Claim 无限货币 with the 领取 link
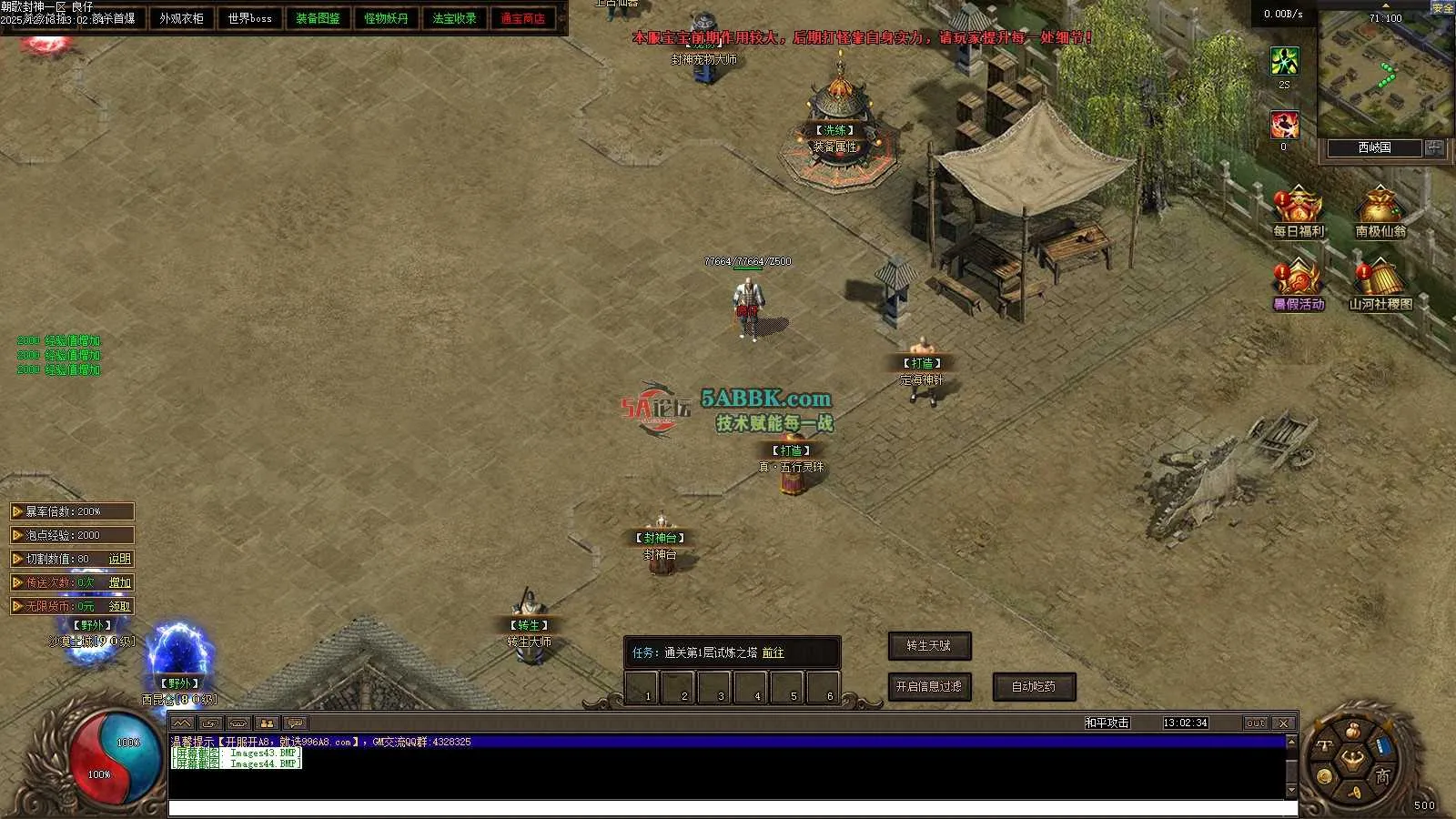 [119, 606]
